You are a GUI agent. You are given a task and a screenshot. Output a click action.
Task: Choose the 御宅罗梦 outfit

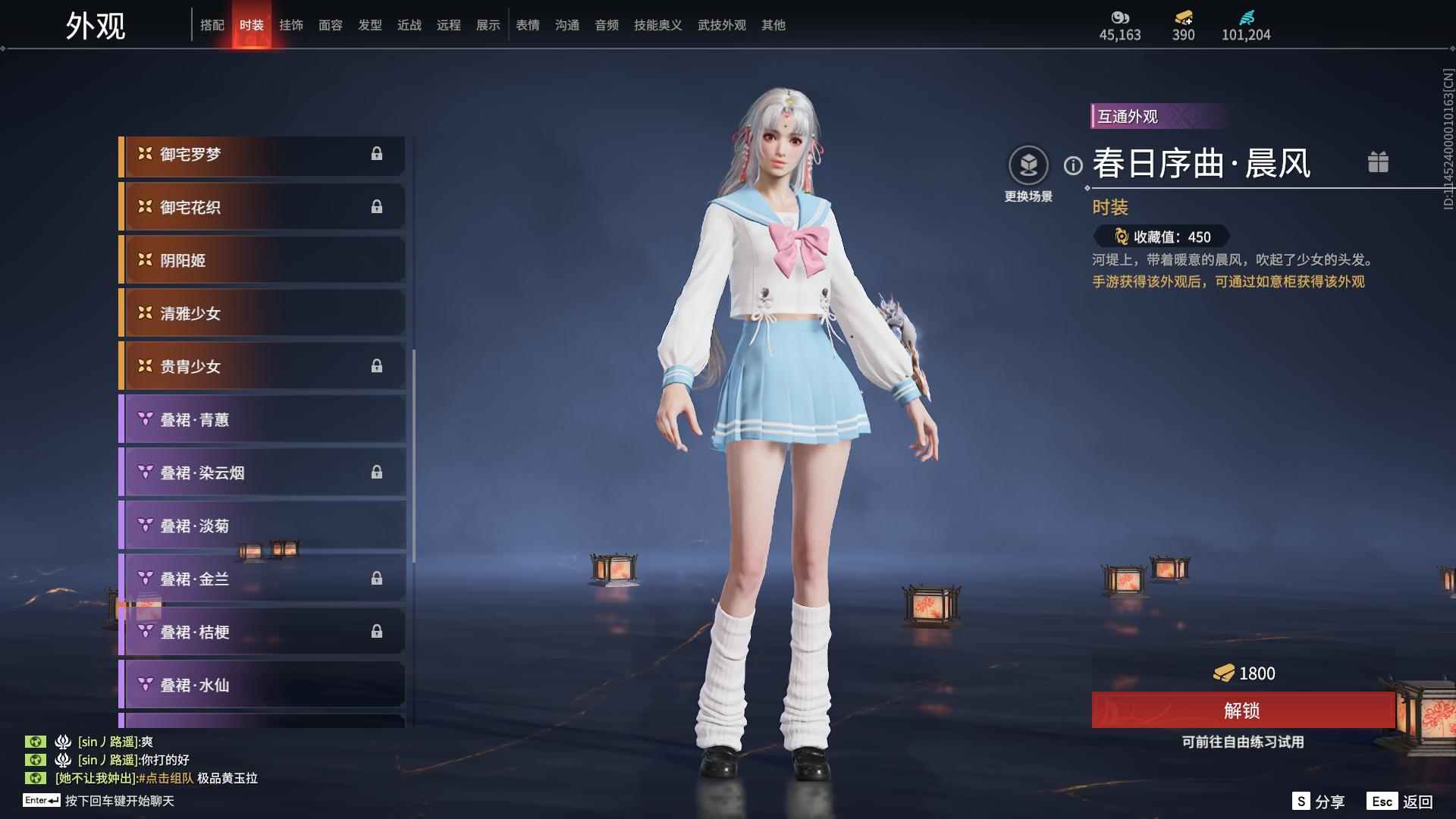coord(262,155)
